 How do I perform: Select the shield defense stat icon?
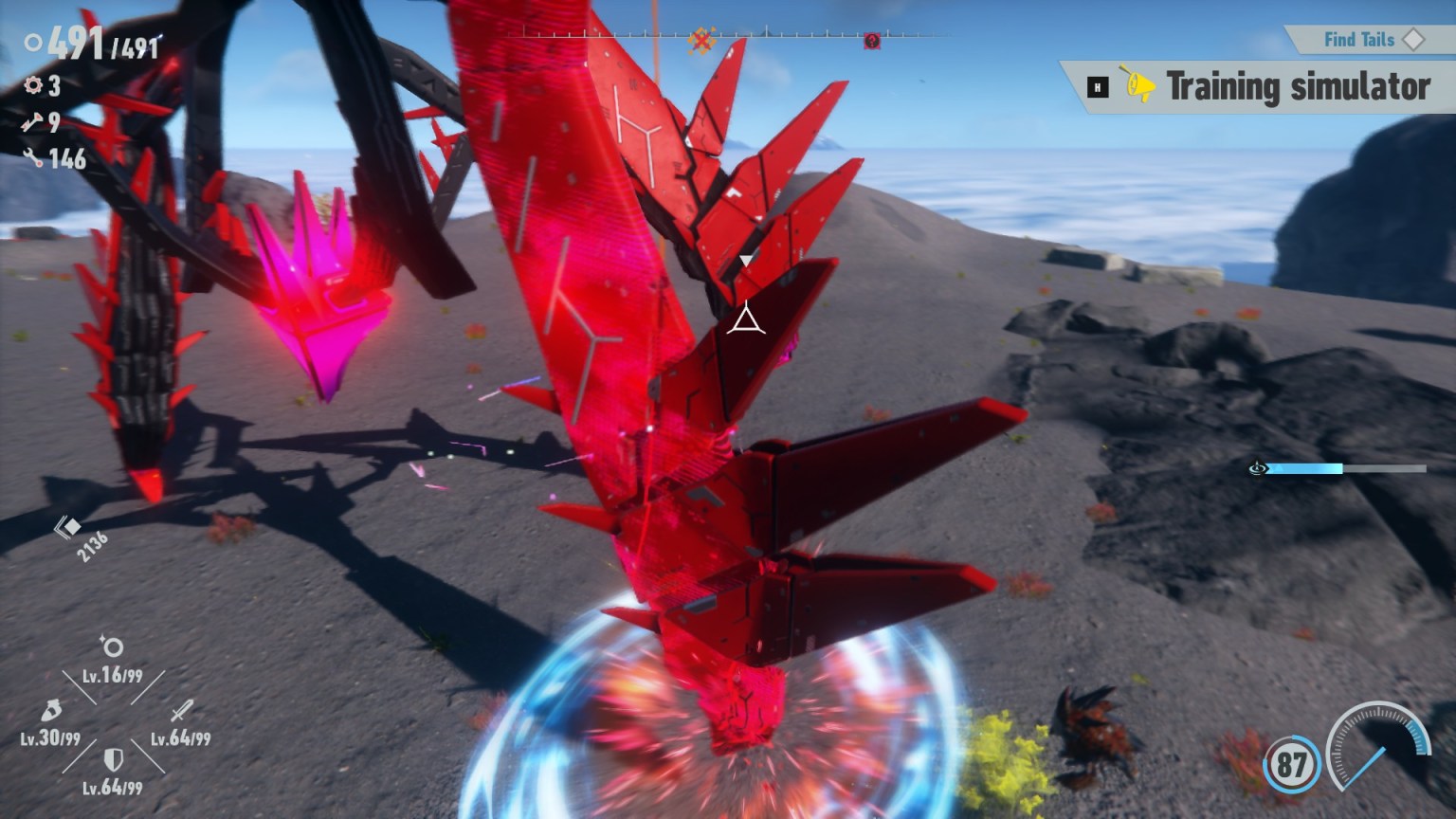[x=114, y=761]
